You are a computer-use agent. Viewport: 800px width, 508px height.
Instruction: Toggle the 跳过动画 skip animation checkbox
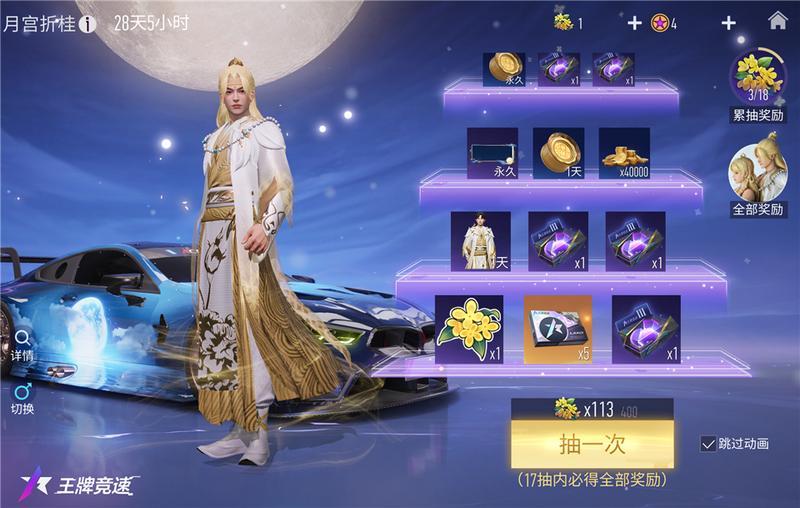point(709,444)
